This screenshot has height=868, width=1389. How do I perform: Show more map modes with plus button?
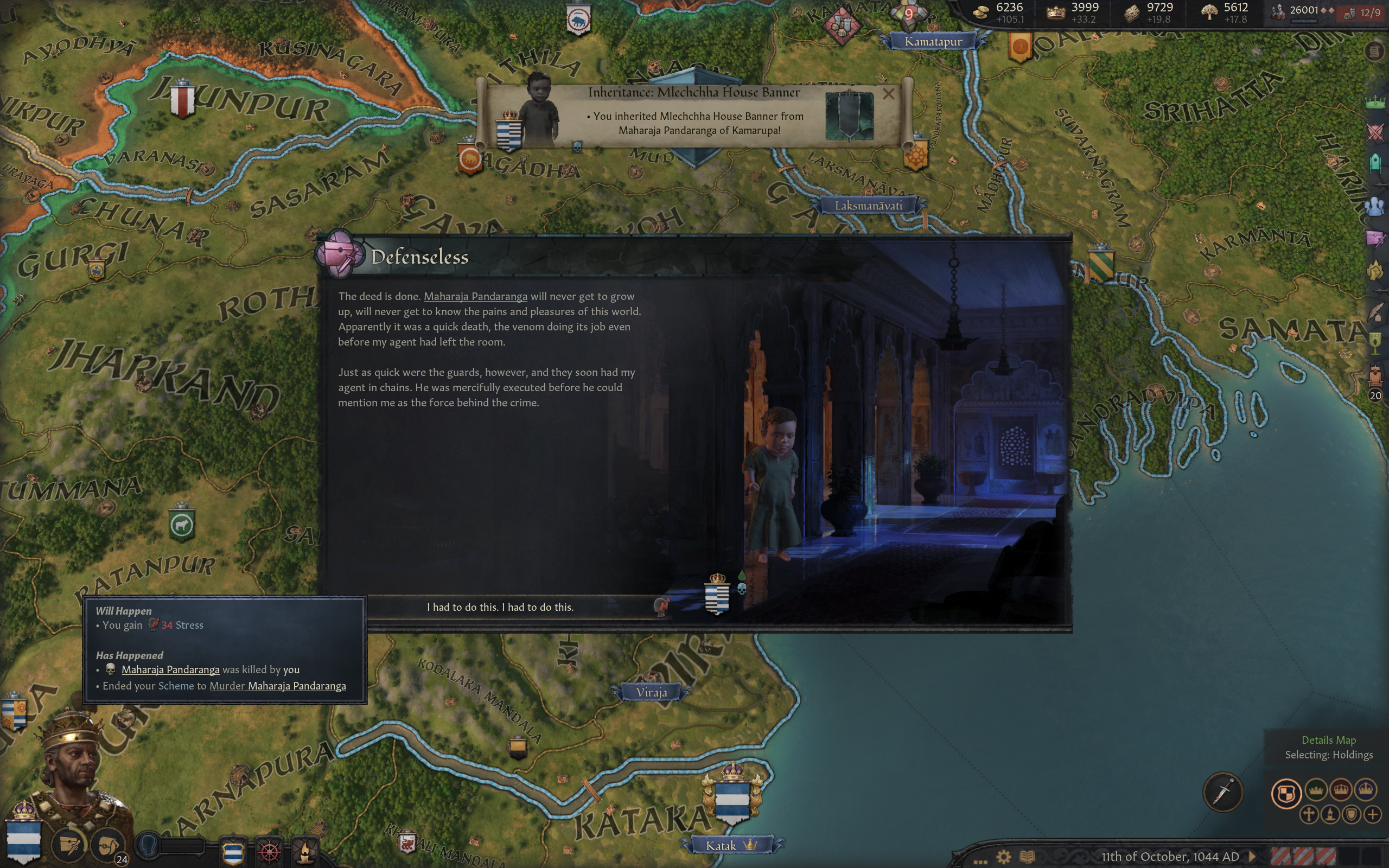(x=1373, y=814)
